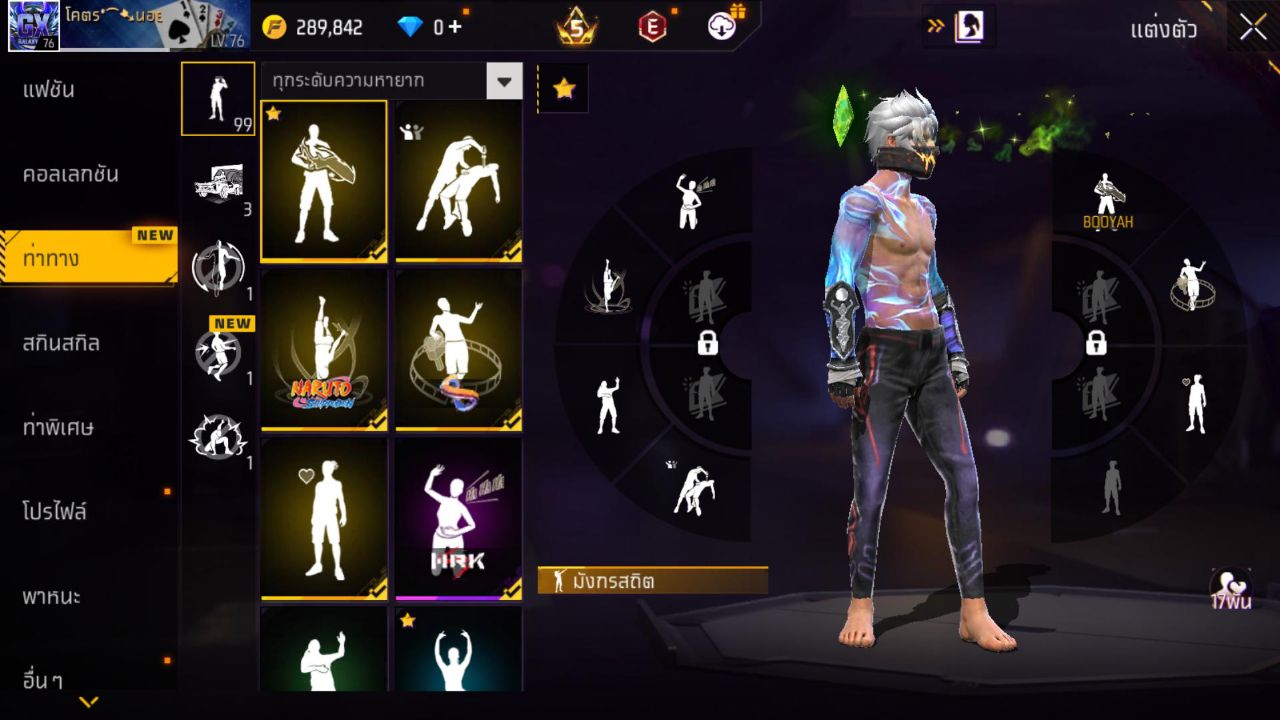Select the emotes category icon showing 99
Image resolution: width=1280 pixels, height=720 pixels.
(218, 97)
